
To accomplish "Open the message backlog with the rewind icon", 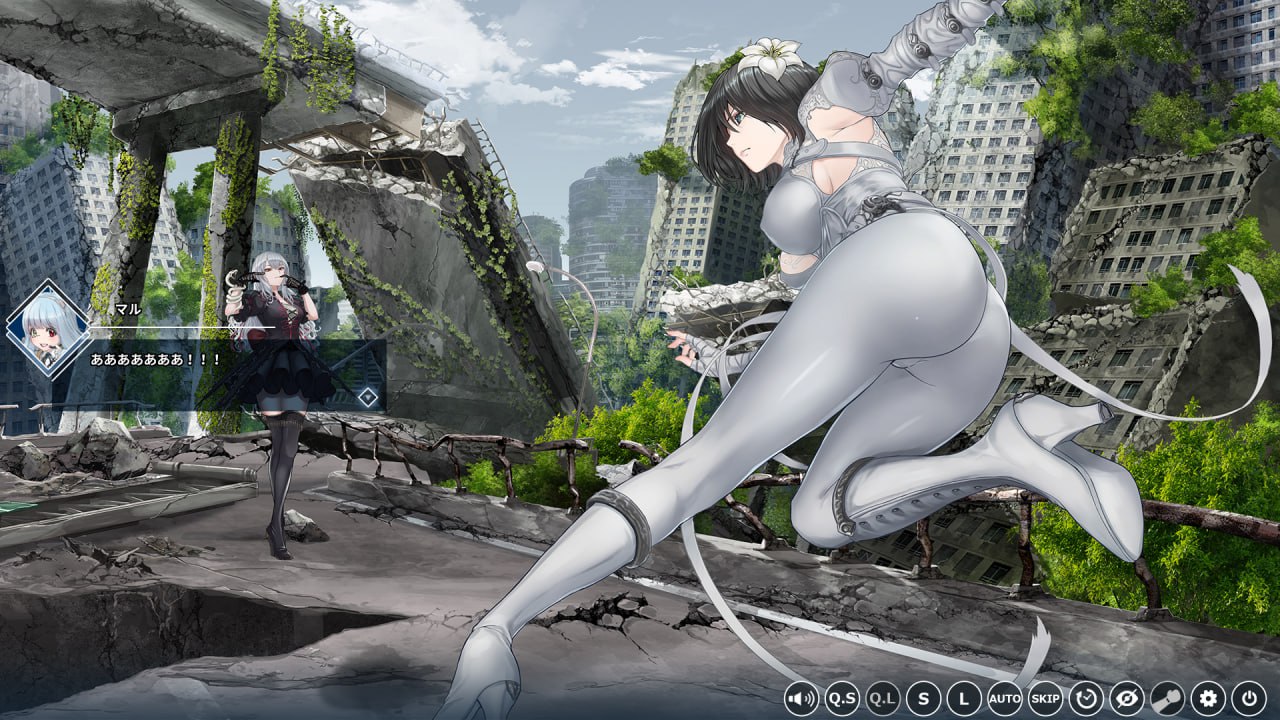I will click(1085, 700).
